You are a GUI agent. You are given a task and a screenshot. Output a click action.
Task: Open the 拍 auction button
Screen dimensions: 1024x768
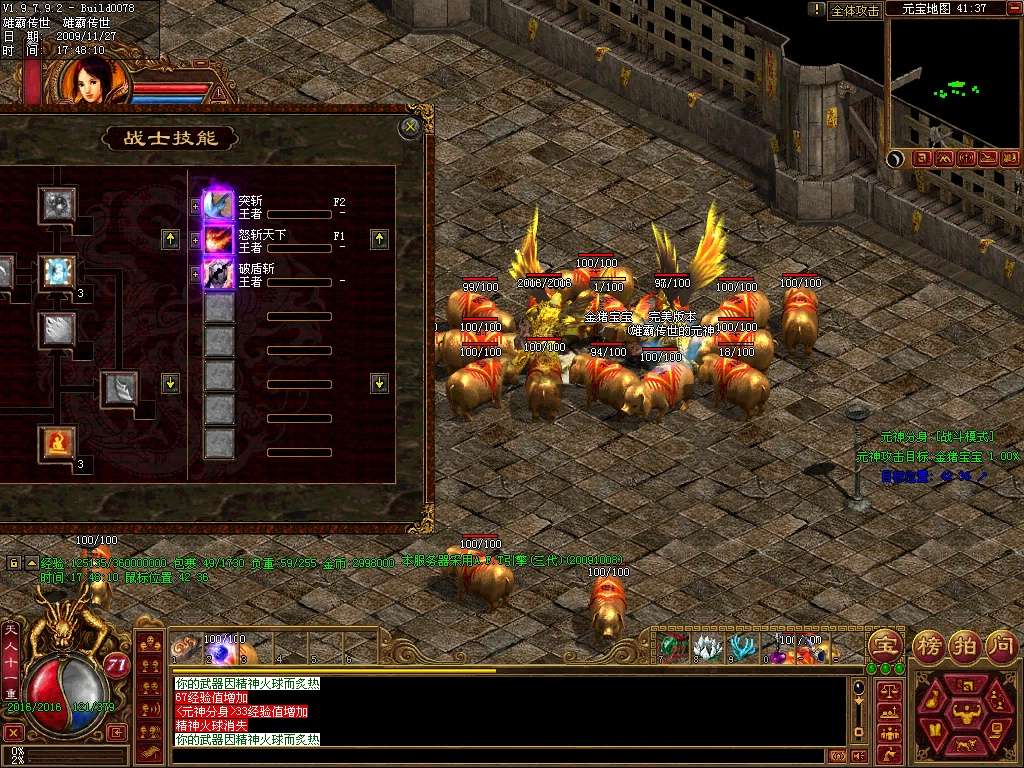click(965, 644)
